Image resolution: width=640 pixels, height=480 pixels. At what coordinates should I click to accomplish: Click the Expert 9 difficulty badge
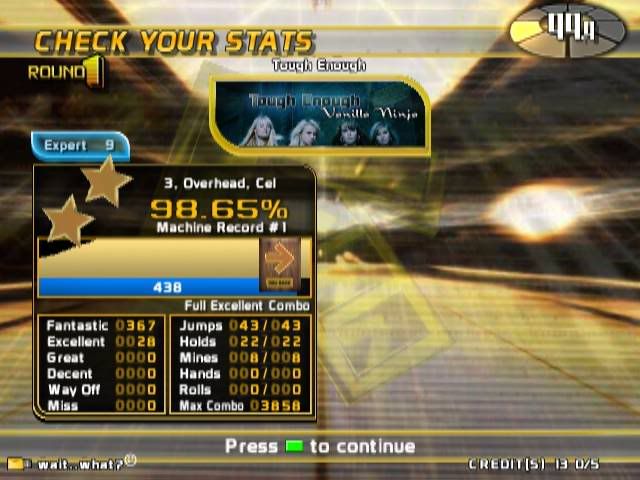pyautogui.click(x=80, y=146)
